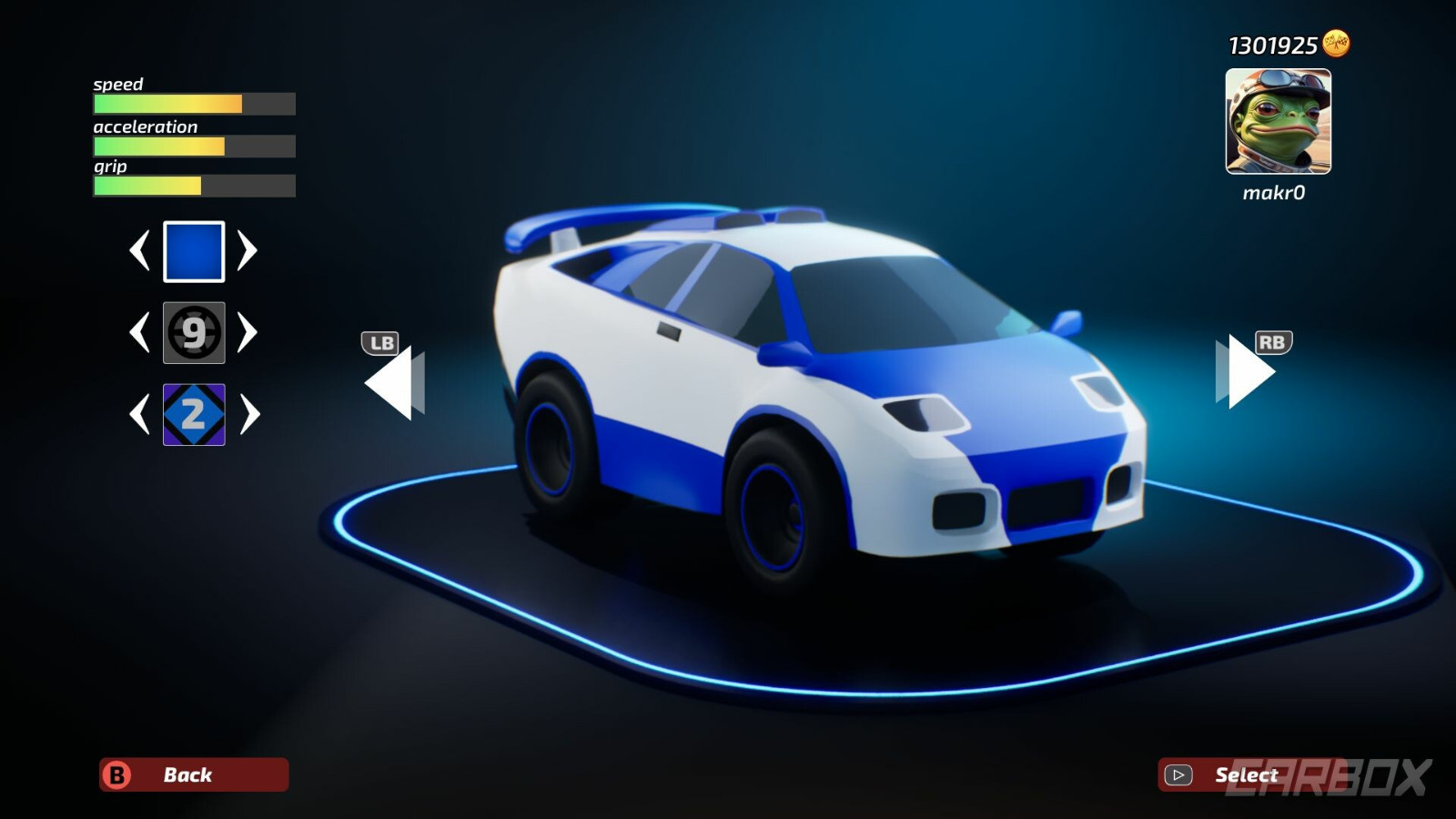Click the left chevron beside the level 2 badge
Image resolution: width=1456 pixels, height=819 pixels.
[141, 414]
